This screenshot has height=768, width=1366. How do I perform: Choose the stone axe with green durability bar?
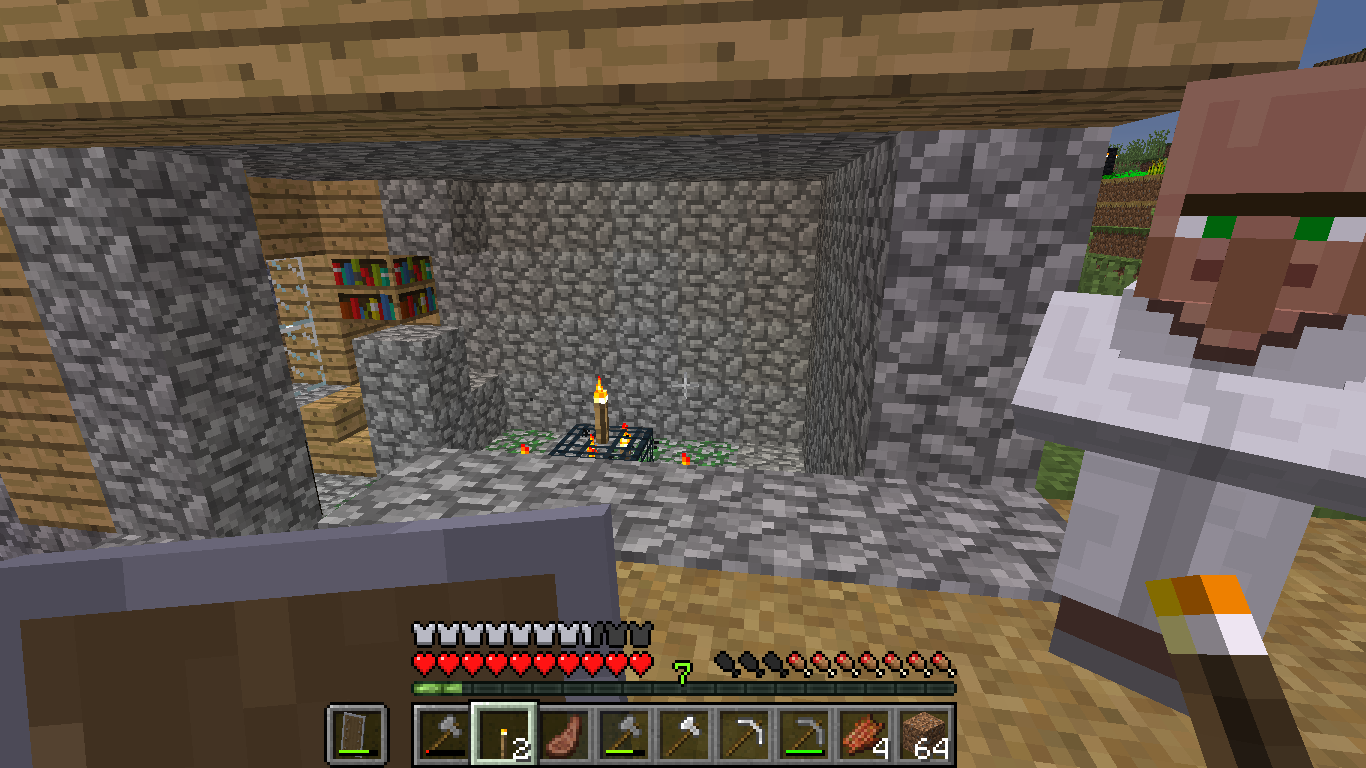coord(624,734)
